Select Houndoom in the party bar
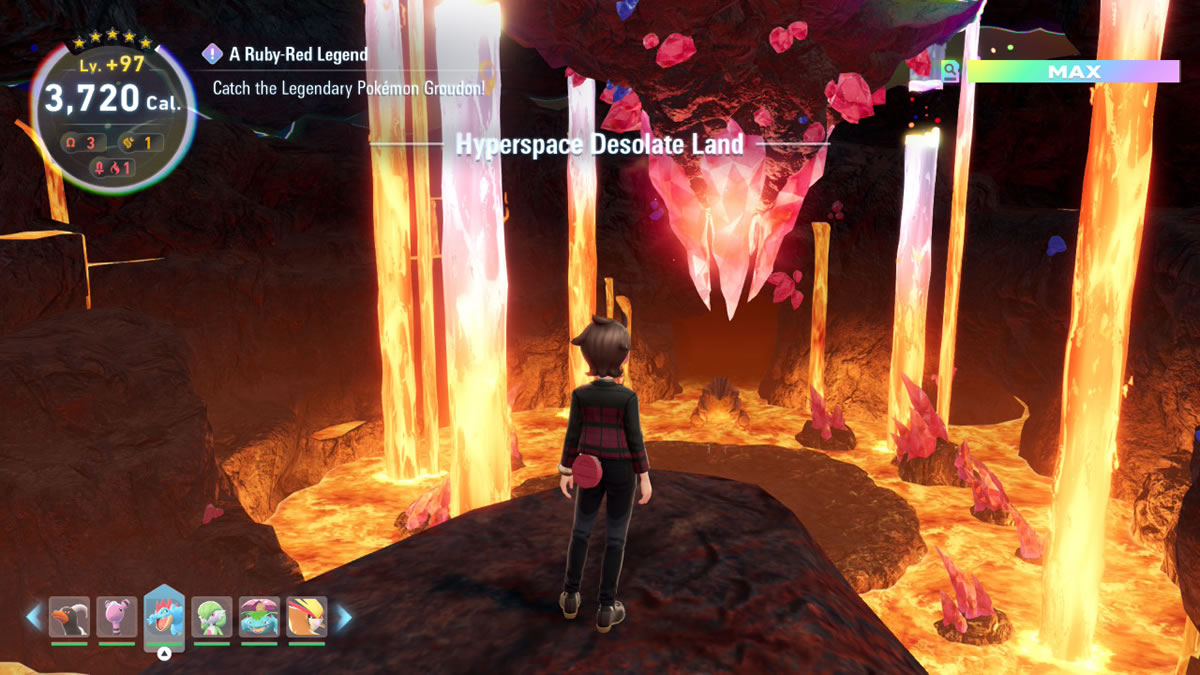 pos(69,617)
